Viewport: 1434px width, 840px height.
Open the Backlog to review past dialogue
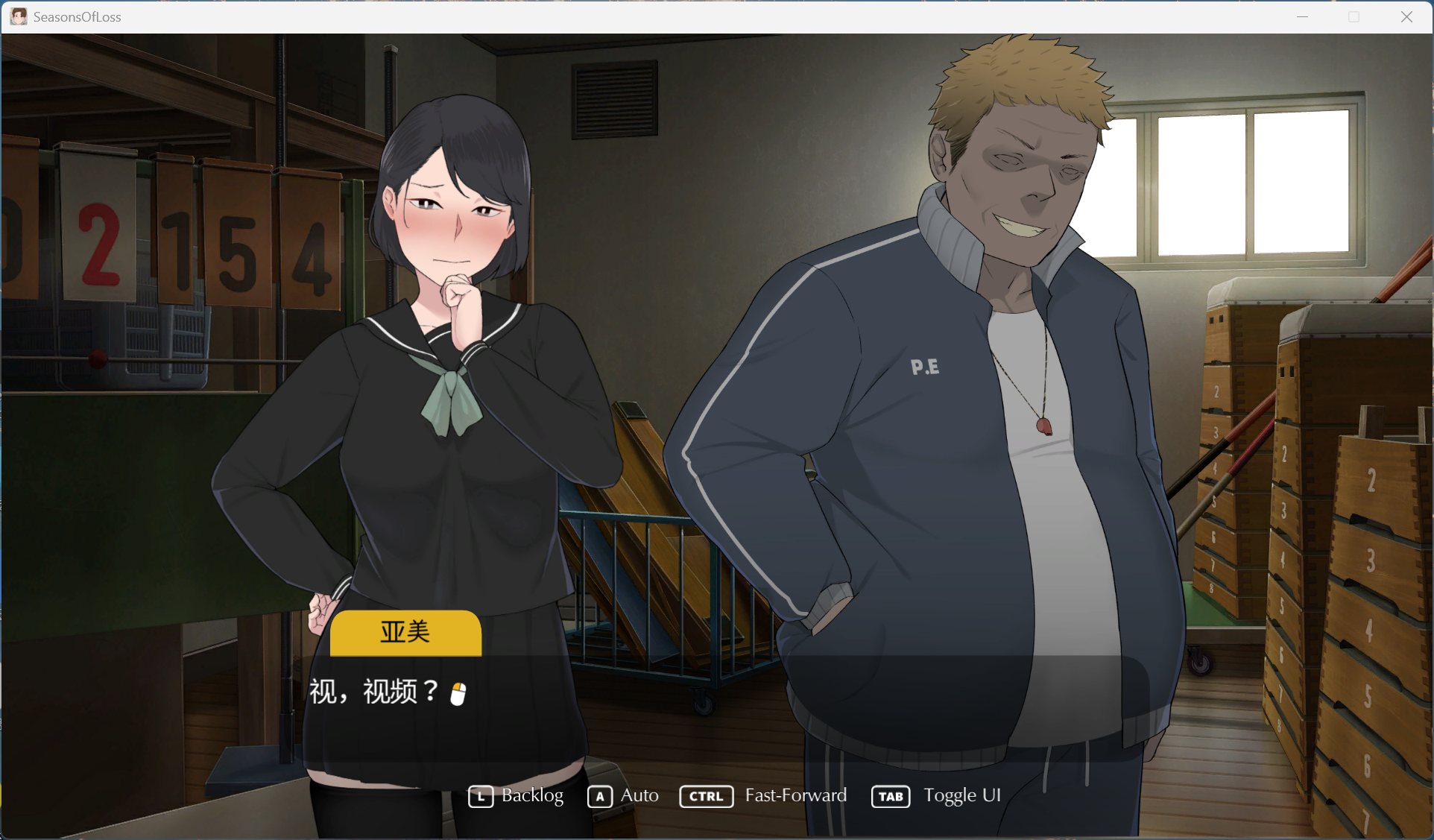tap(532, 796)
